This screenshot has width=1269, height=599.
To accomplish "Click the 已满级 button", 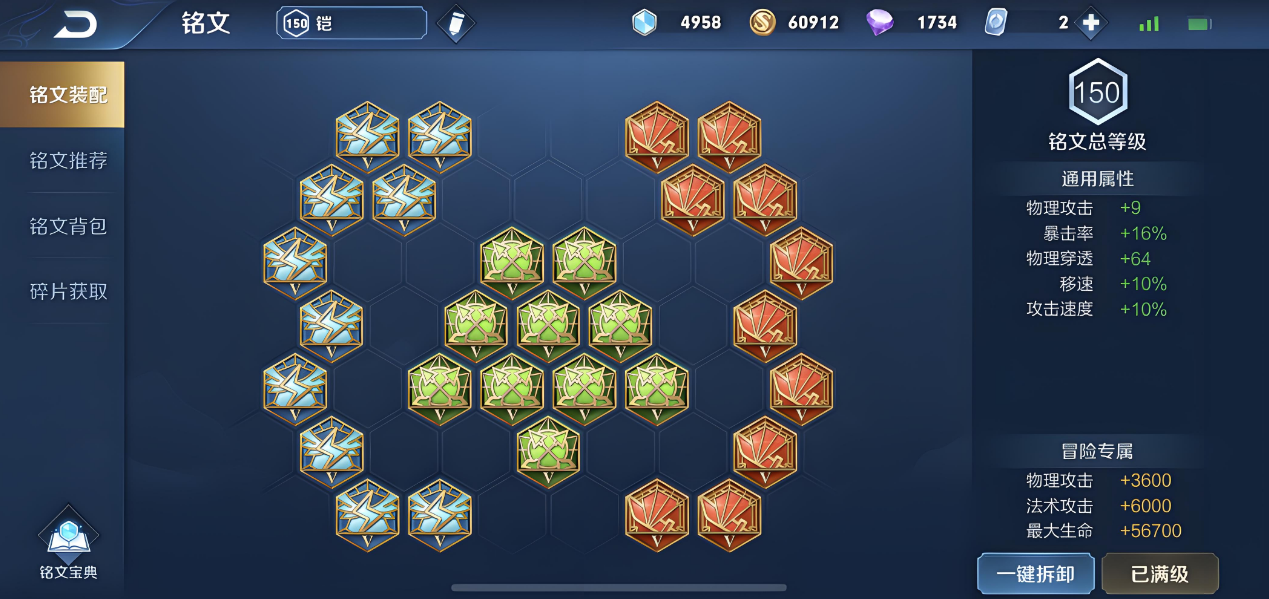I will [1159, 574].
